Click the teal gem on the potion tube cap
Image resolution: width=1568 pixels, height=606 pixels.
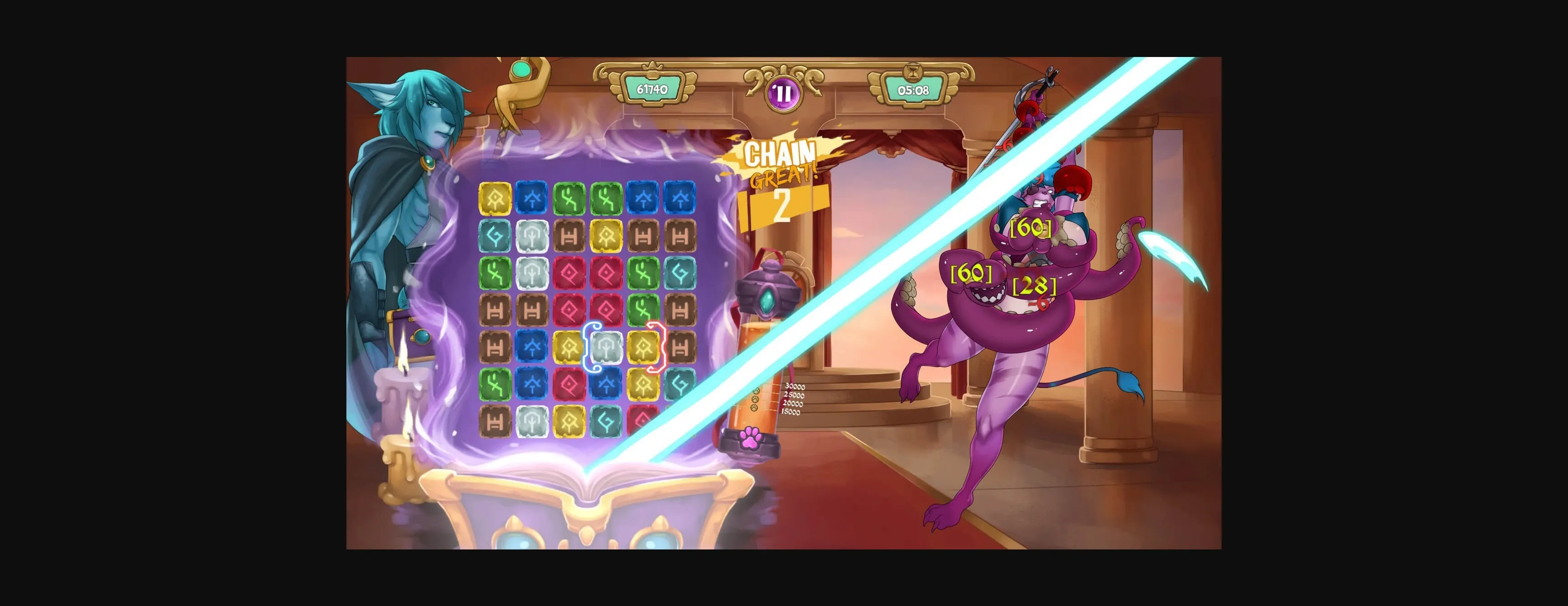[765, 300]
